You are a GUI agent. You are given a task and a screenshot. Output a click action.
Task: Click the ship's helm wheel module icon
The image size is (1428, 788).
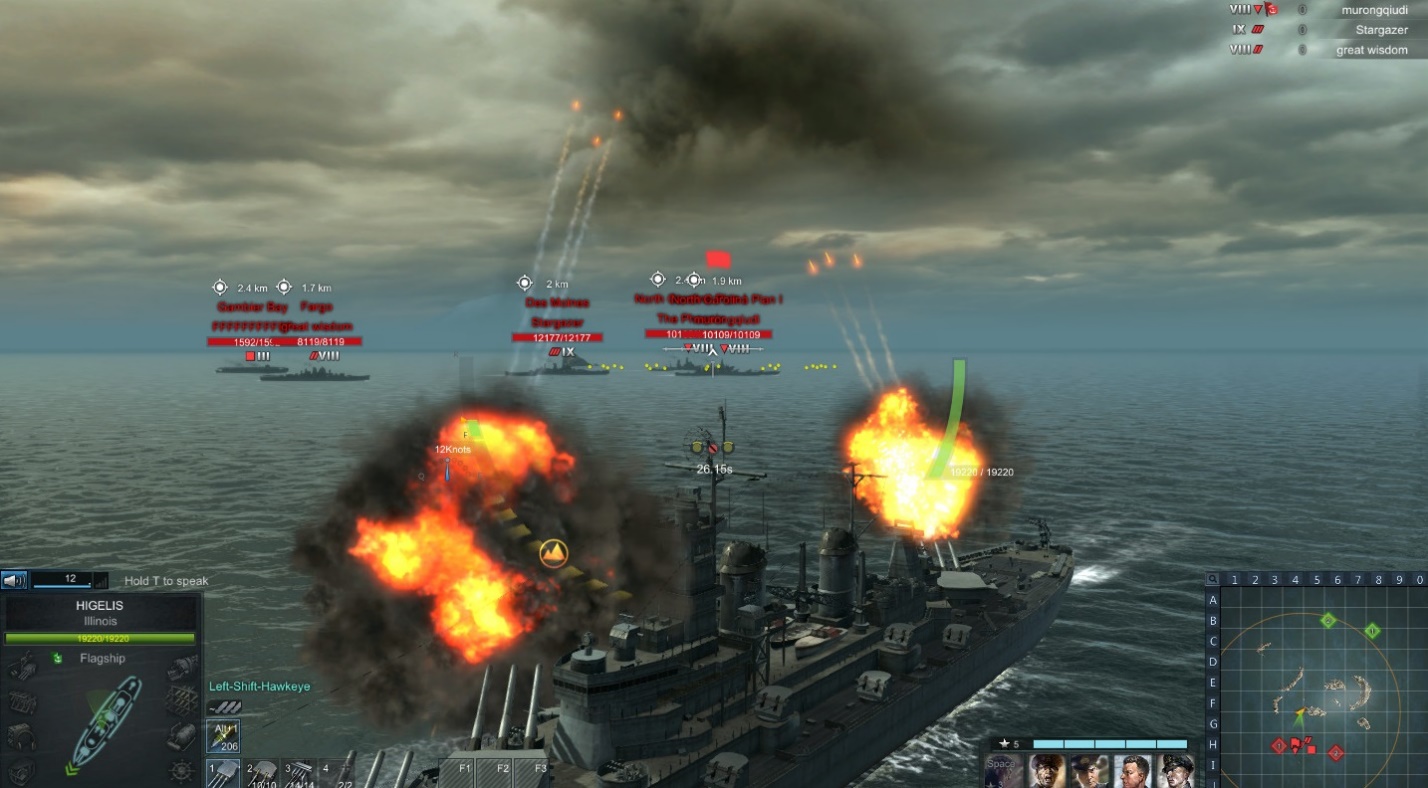(x=181, y=770)
